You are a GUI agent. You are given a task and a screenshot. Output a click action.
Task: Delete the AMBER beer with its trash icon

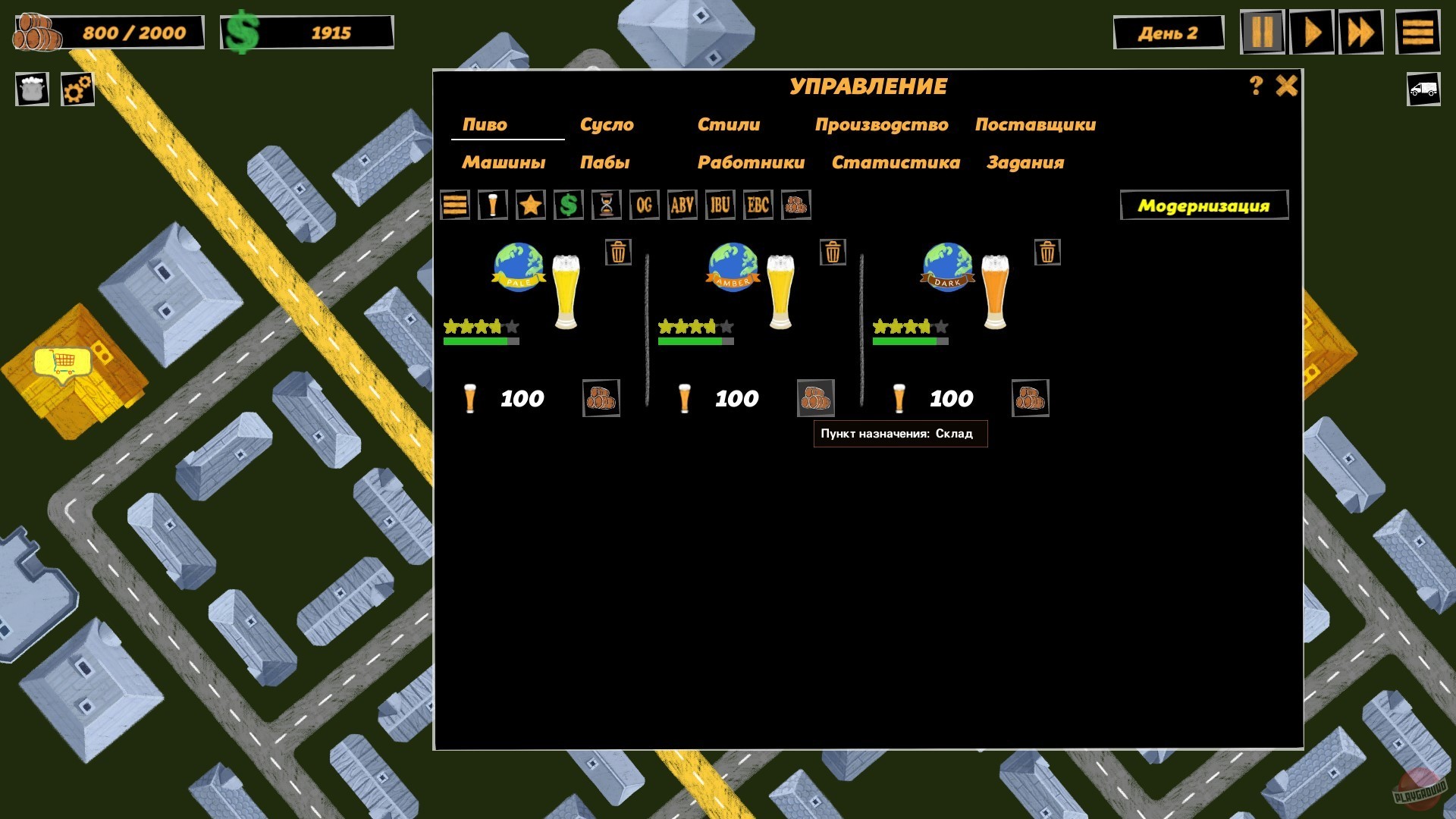(832, 253)
